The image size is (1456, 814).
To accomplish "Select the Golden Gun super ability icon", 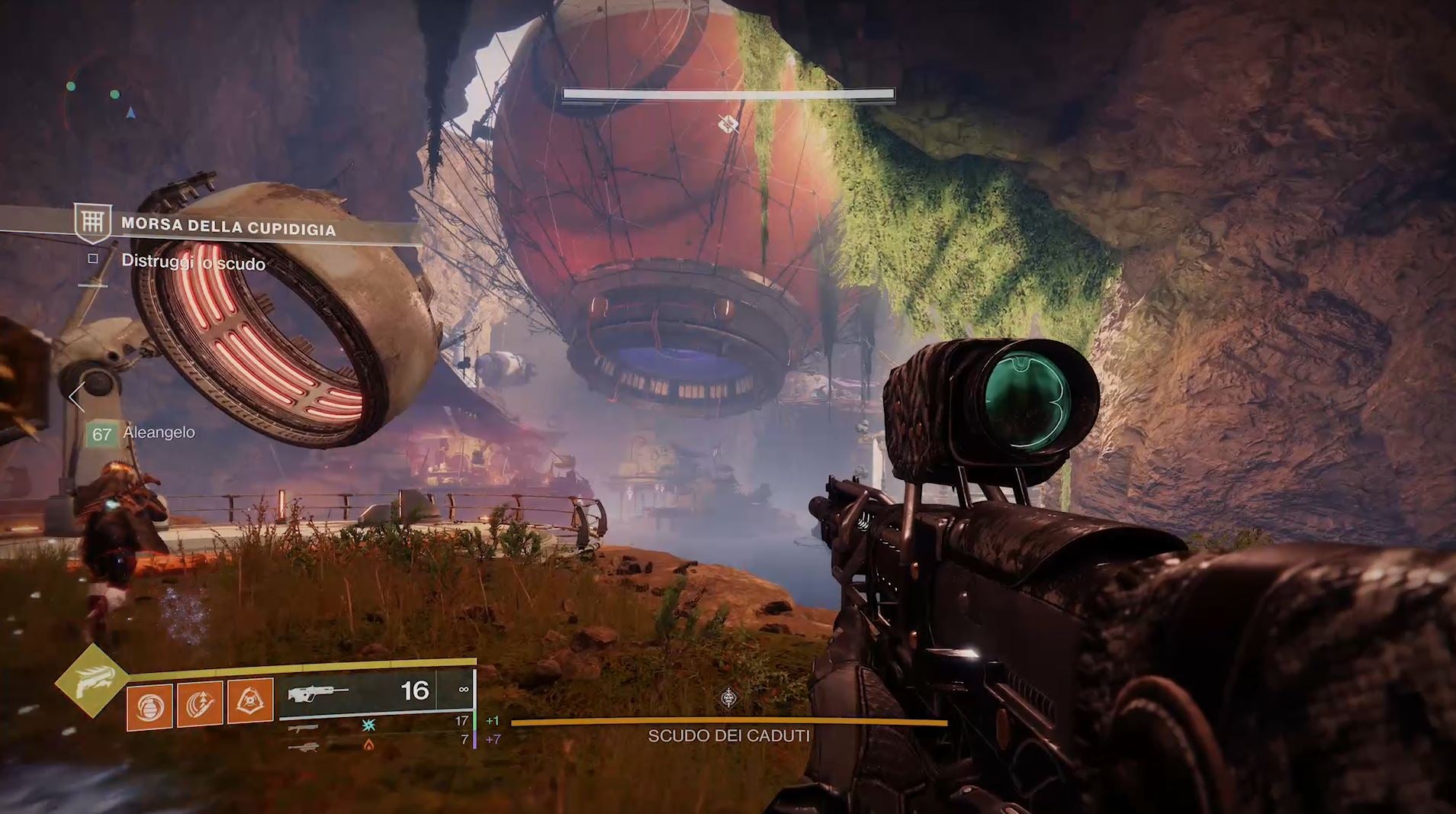I will point(92,680).
